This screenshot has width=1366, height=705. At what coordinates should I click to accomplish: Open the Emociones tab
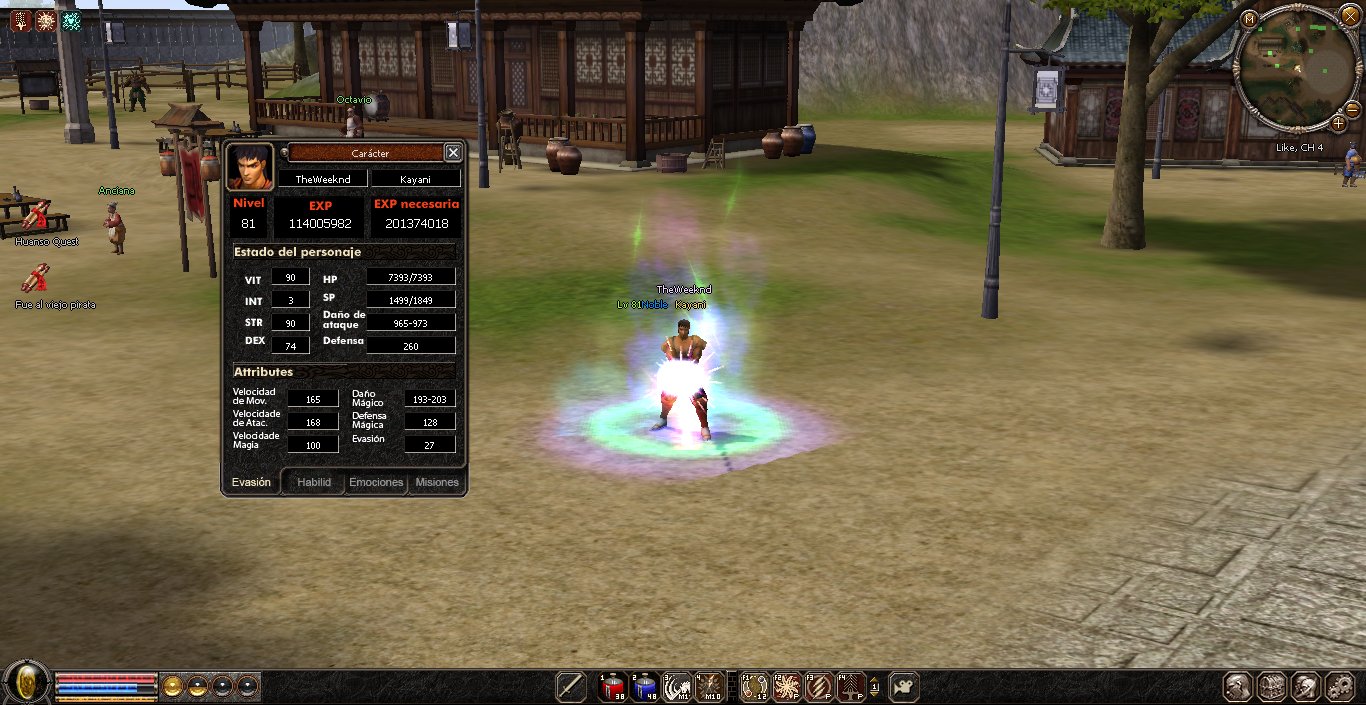pyautogui.click(x=376, y=482)
